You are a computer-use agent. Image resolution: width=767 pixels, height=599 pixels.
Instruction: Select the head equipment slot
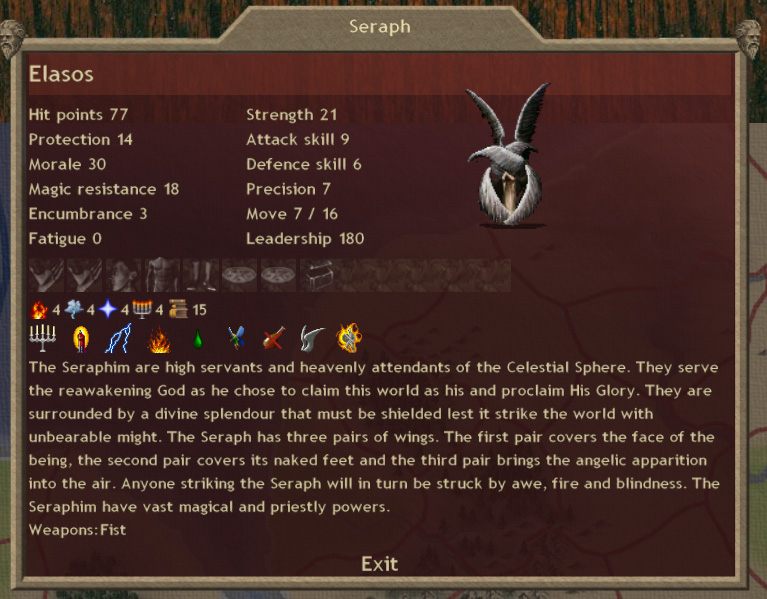[124, 274]
